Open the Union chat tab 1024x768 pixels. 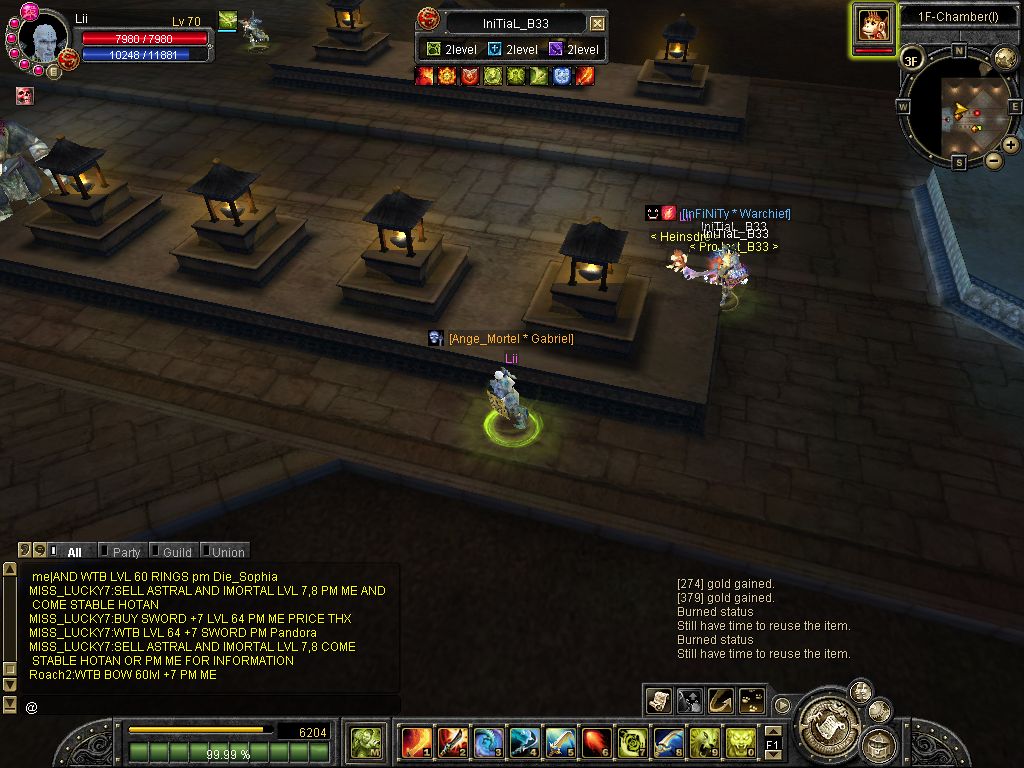227,552
